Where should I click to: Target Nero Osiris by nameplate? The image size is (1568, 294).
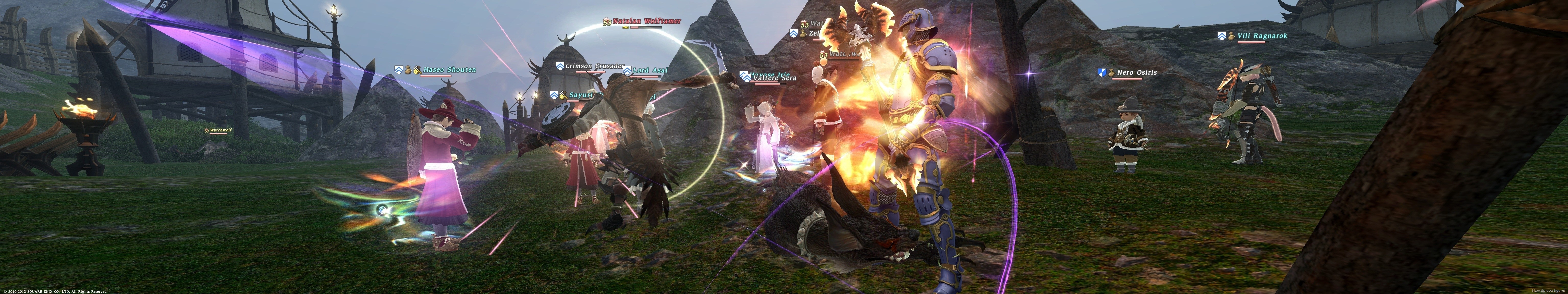pos(1136,73)
